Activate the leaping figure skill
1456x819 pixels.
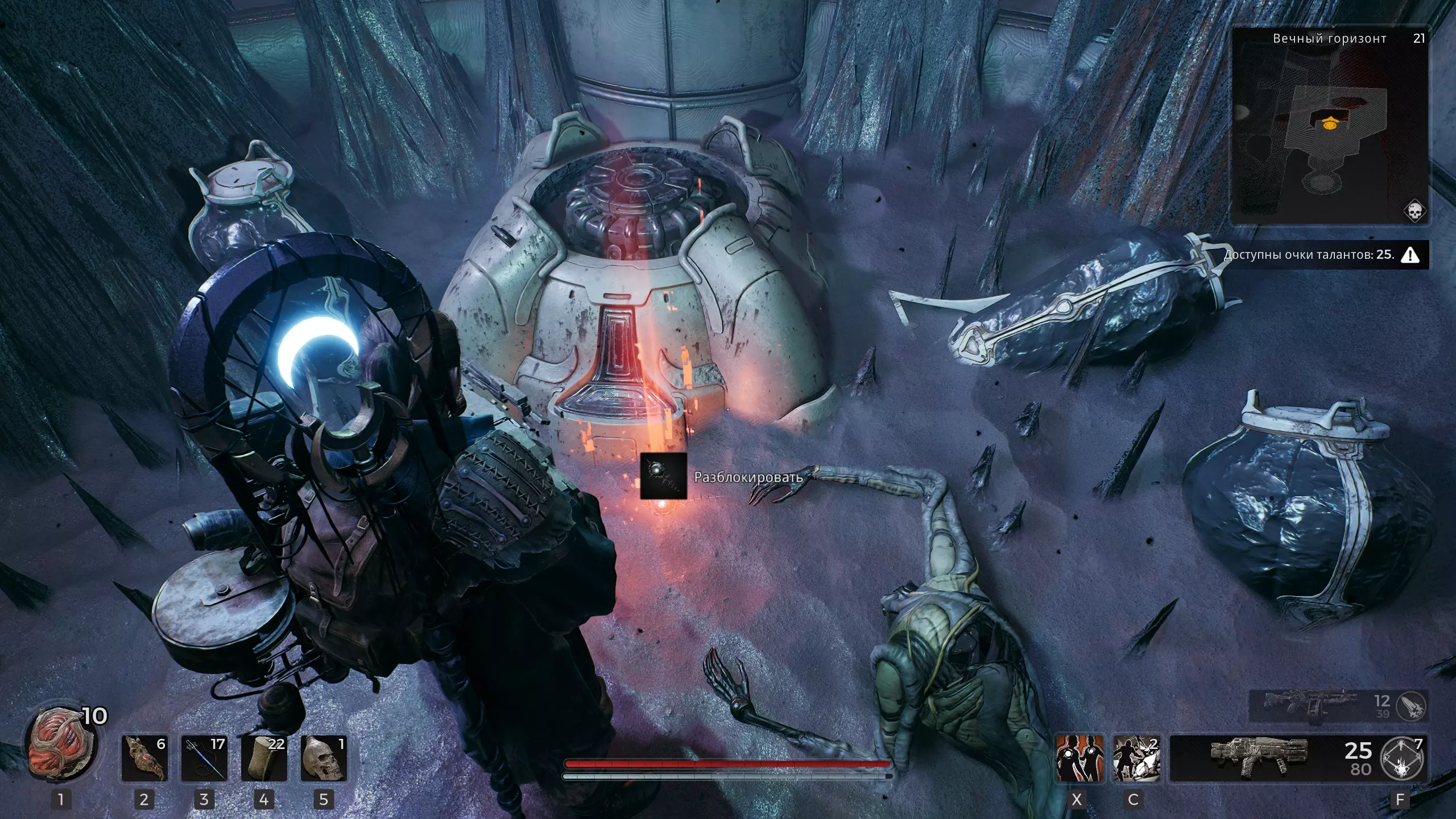(1136, 758)
